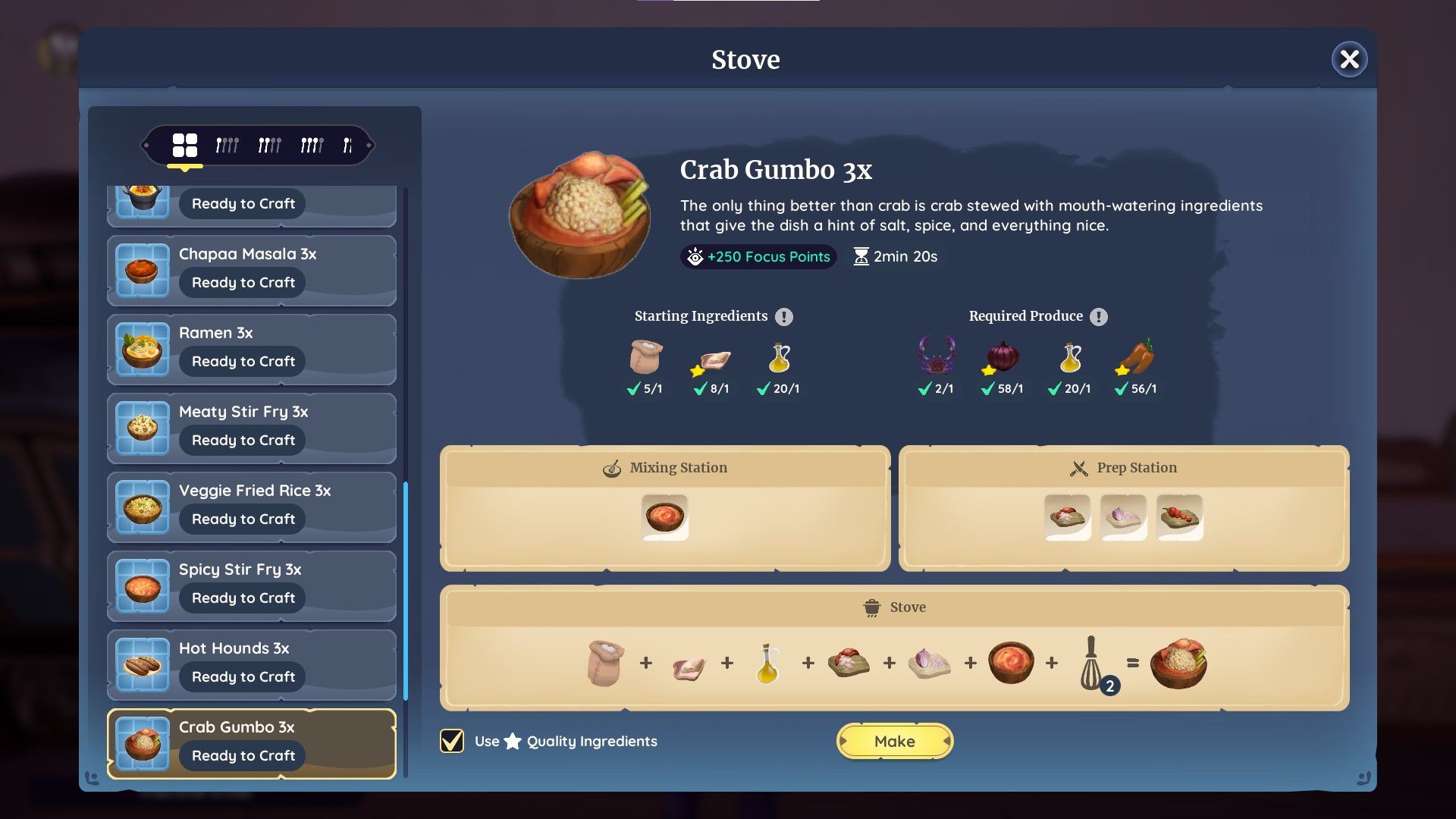The height and width of the screenshot is (819, 1456).
Task: Select the mixed bowl in the Mixing Station
Action: coord(665,516)
